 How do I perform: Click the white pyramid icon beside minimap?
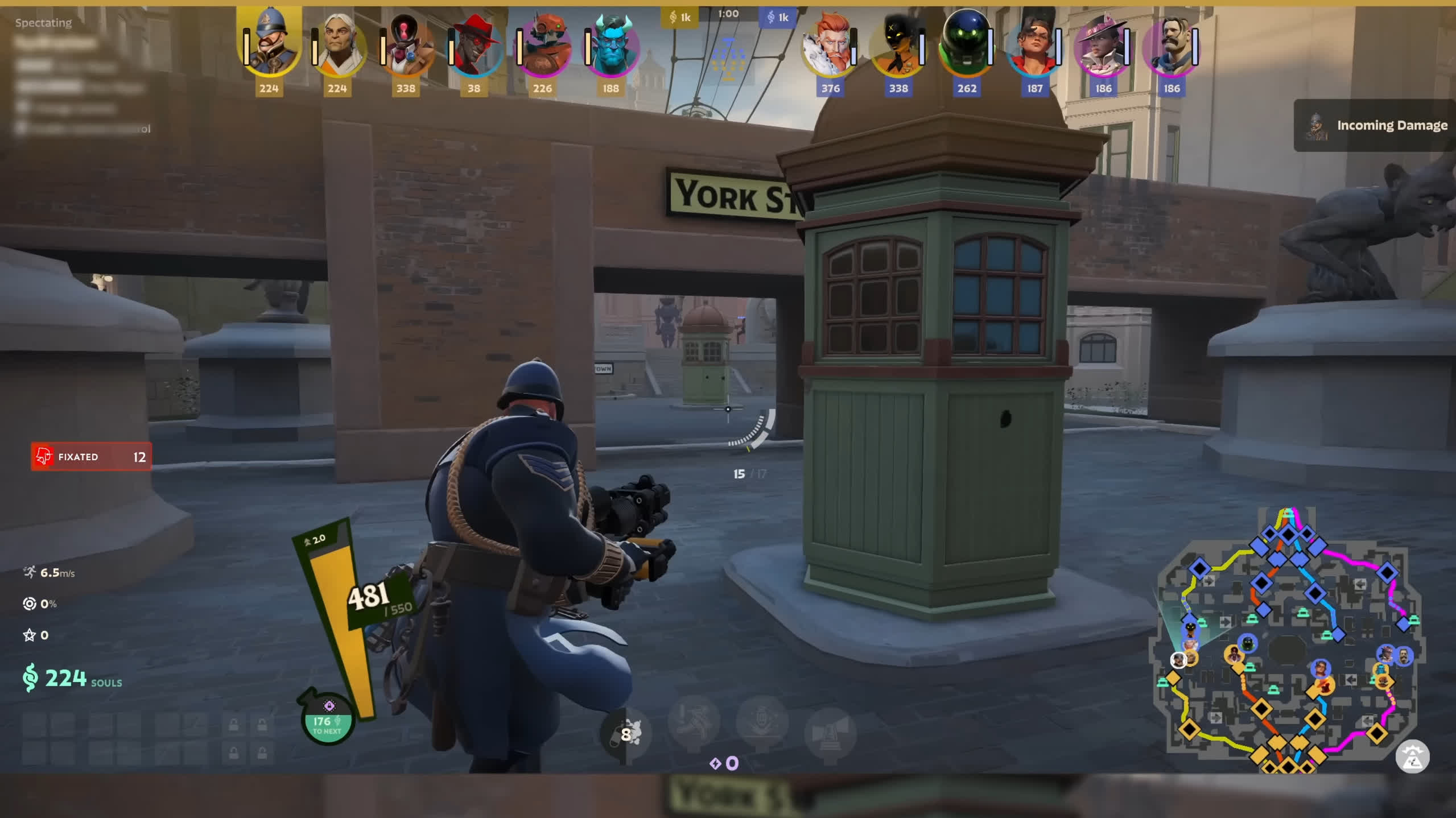[1412, 757]
